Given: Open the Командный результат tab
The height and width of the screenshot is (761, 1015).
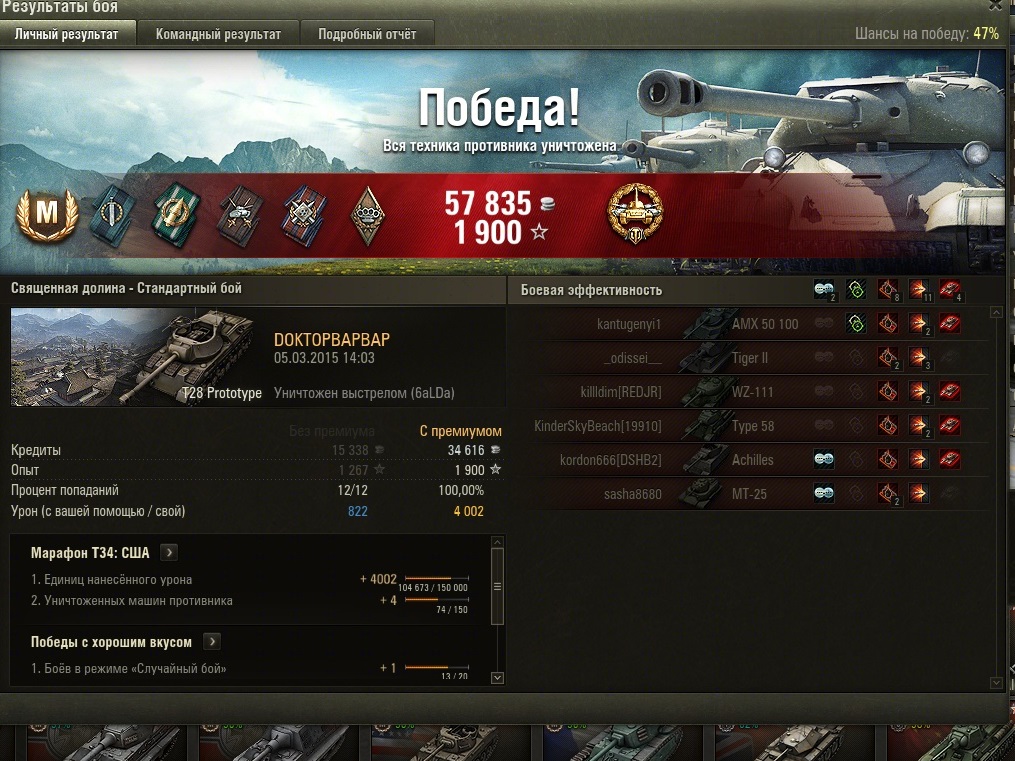Looking at the screenshot, I should 218,34.
